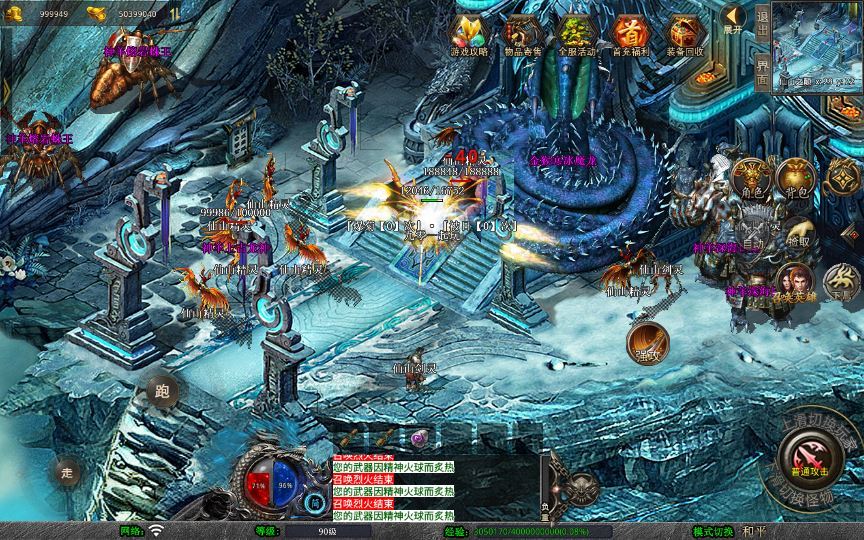Open the minimap in the corner

click(817, 47)
